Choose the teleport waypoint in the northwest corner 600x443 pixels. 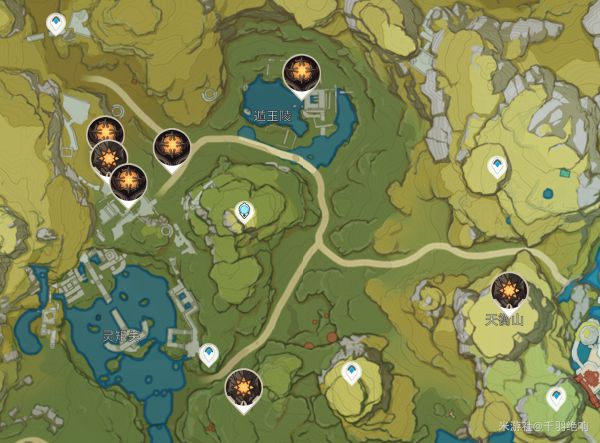(x=57, y=21)
